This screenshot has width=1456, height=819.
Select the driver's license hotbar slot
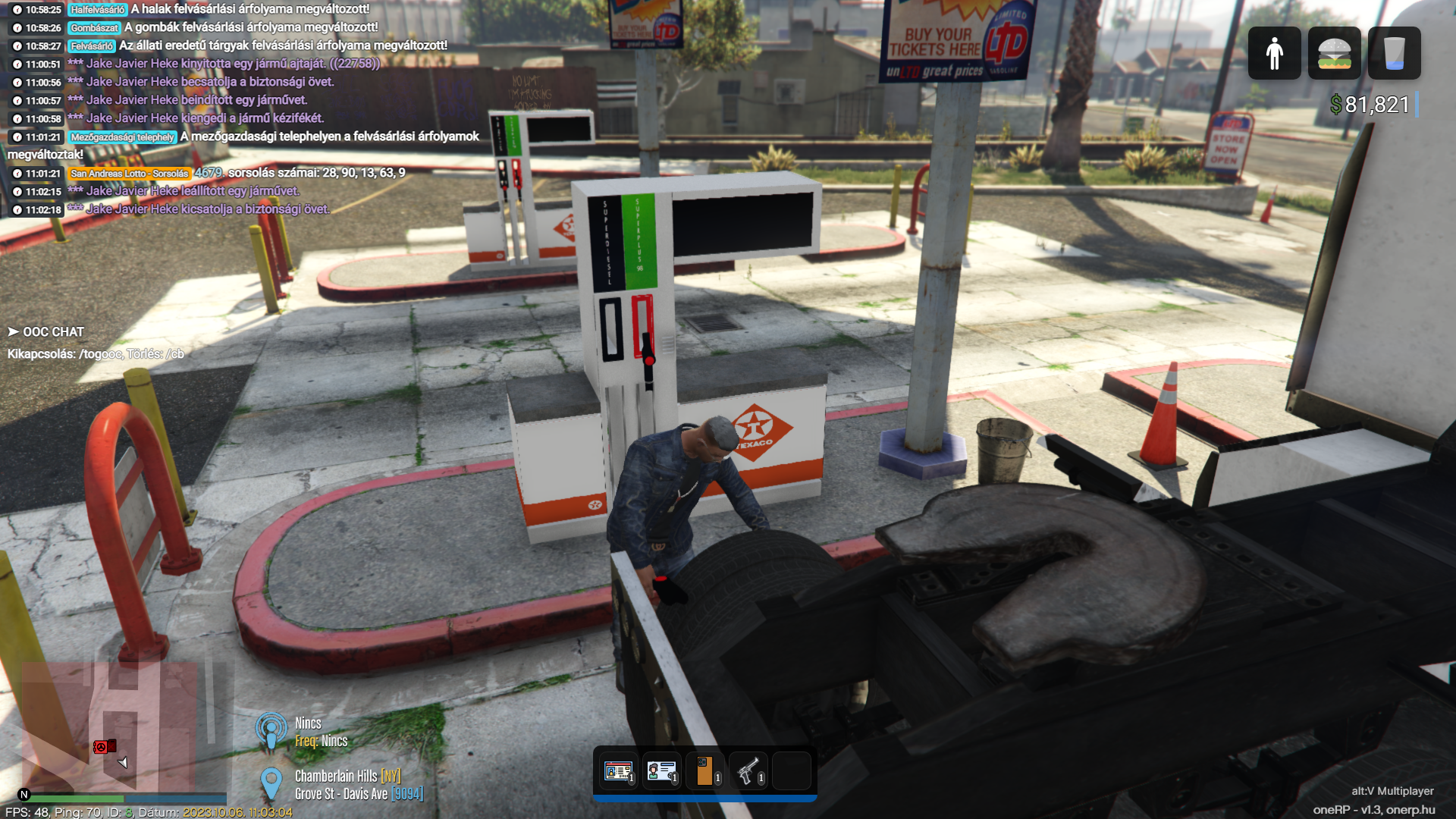(619, 771)
